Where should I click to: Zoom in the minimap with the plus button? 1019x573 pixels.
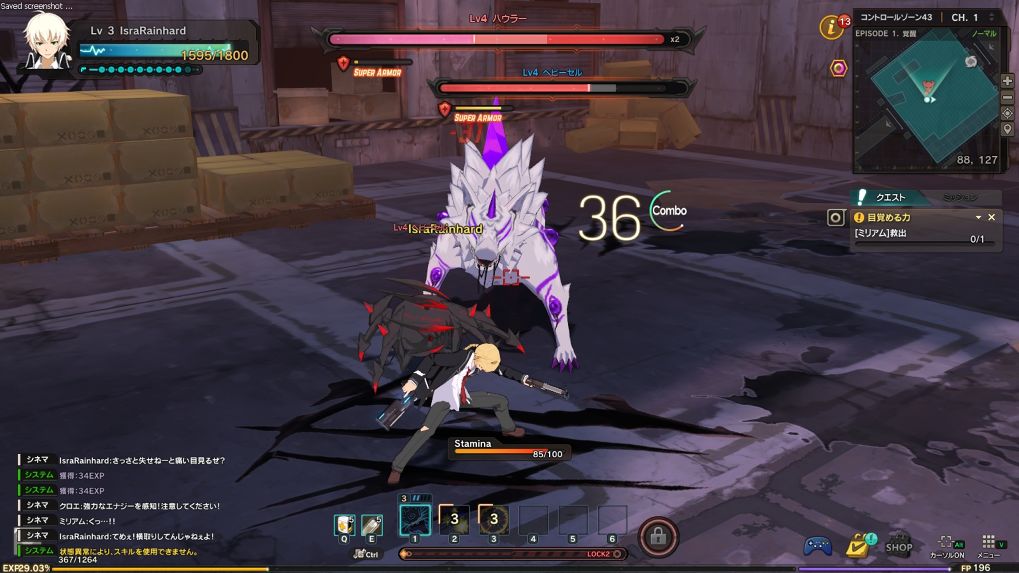(1007, 80)
